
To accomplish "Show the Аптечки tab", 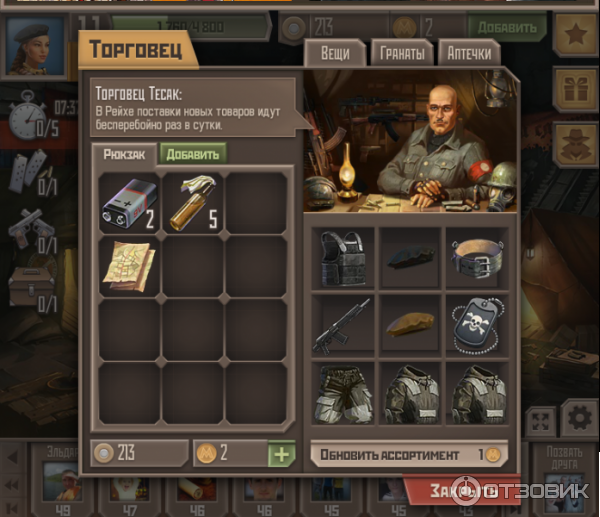I will 468,53.
